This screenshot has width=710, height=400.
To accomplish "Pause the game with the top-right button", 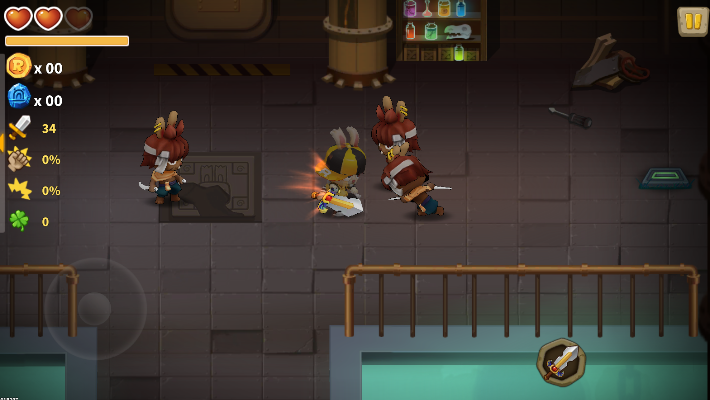I will click(692, 21).
